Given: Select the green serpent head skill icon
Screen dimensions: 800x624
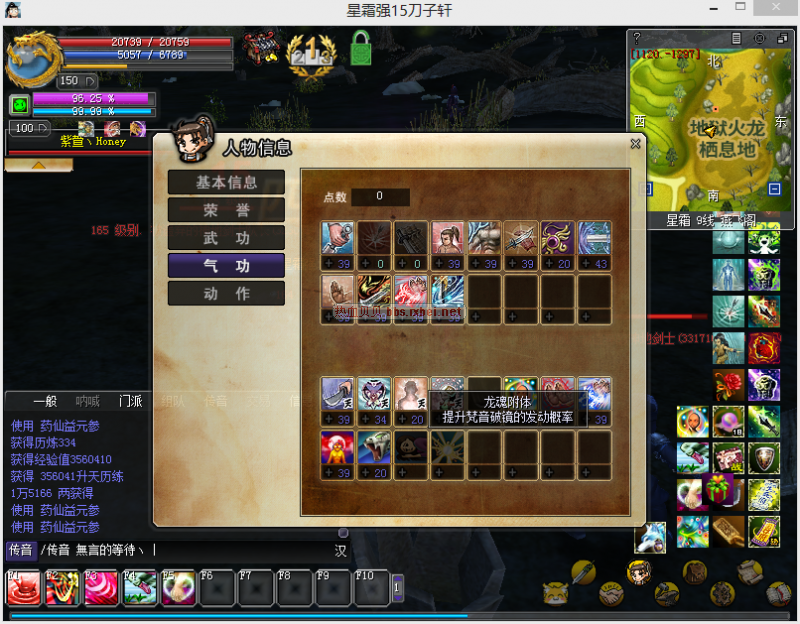Looking at the screenshot, I should [x=375, y=449].
